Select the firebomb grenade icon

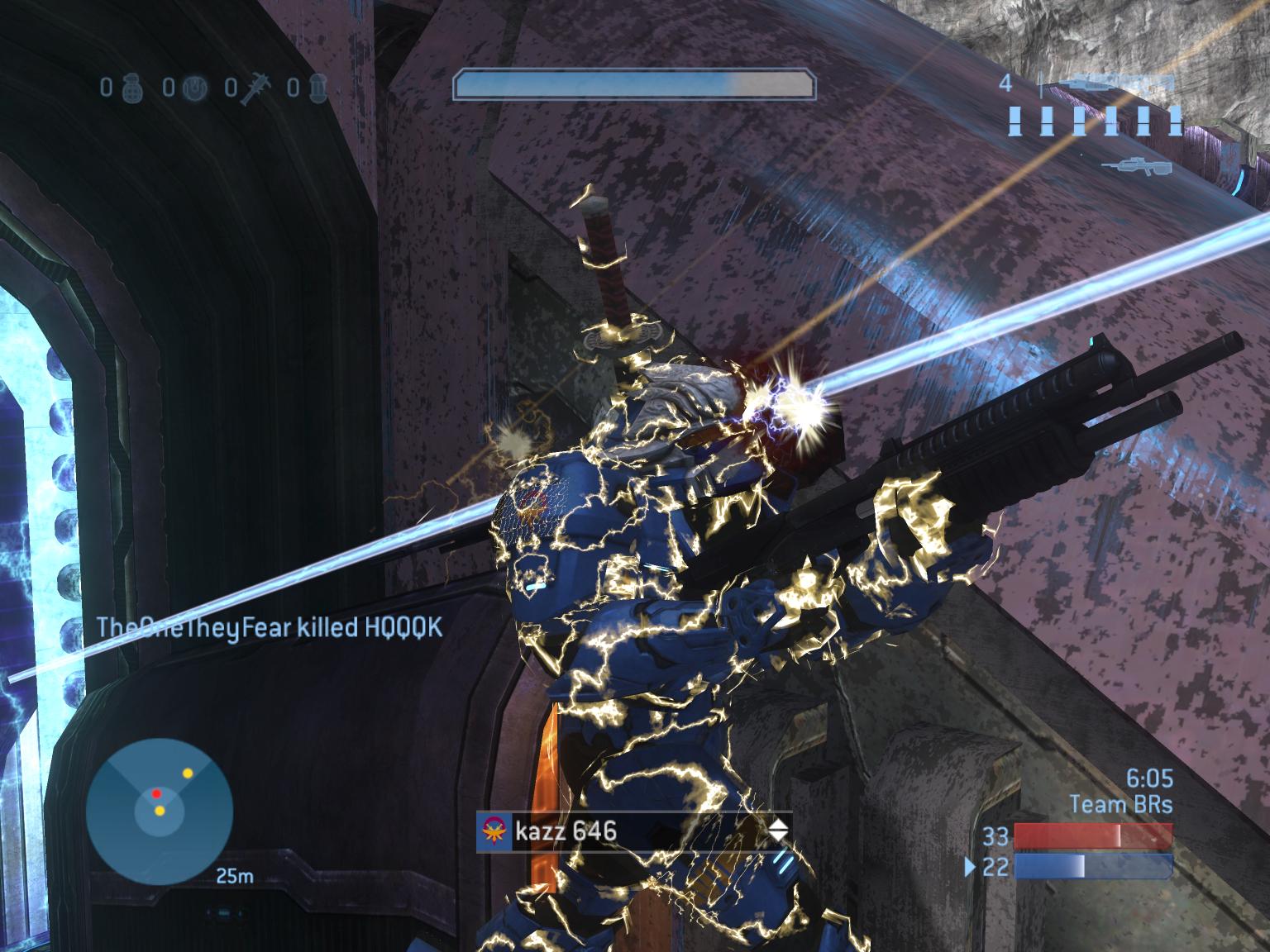(318, 86)
